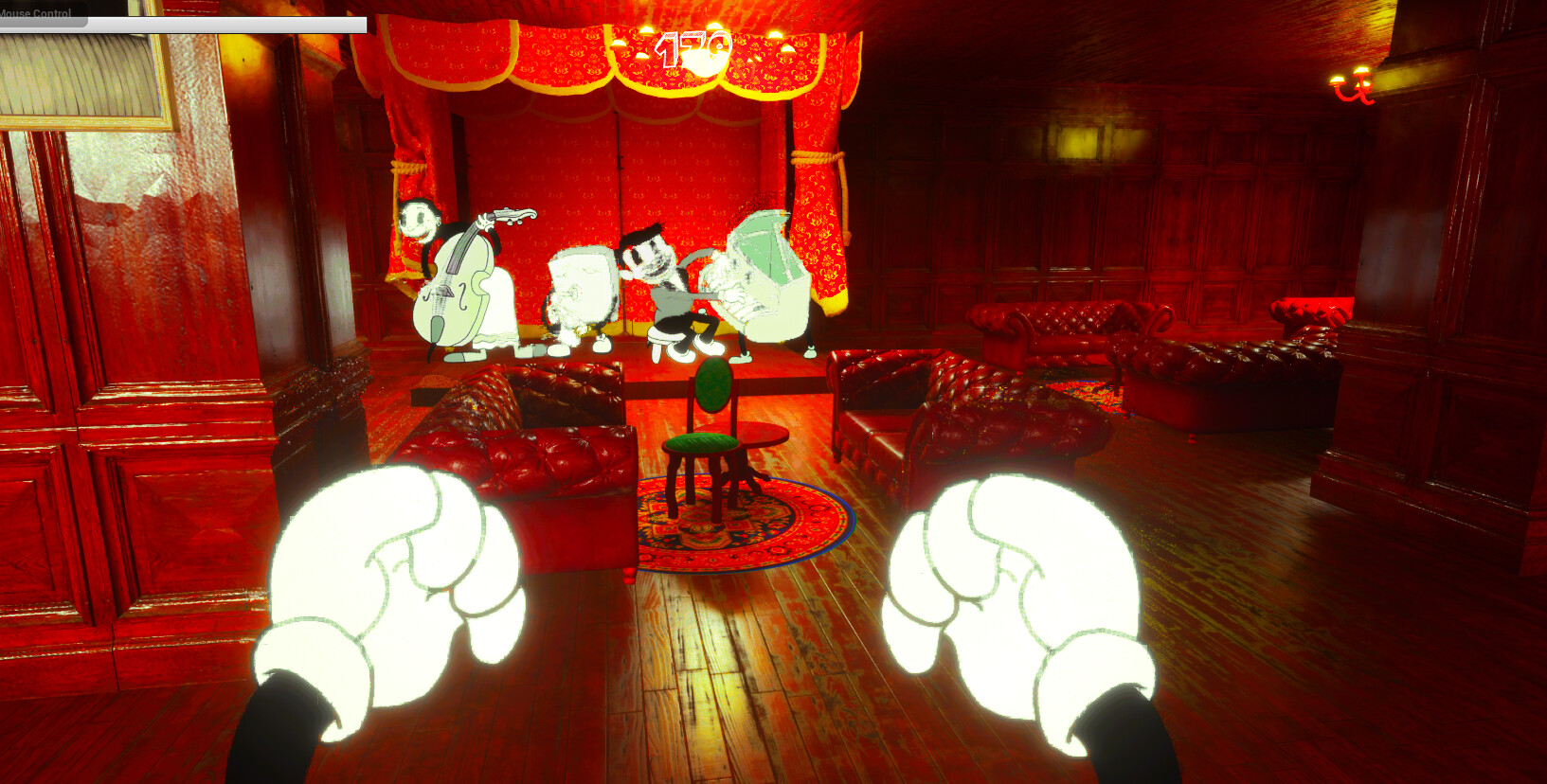1547x784 pixels.
Task: Click the wall sconce lamp on right
Action: click(x=1350, y=85)
